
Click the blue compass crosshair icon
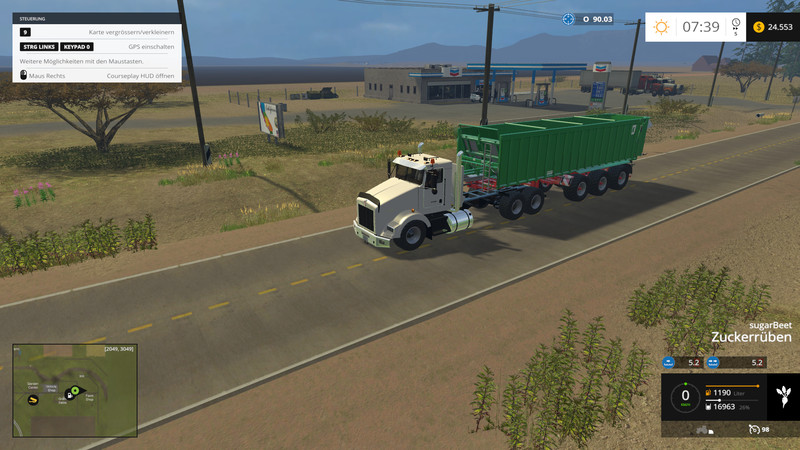click(569, 18)
